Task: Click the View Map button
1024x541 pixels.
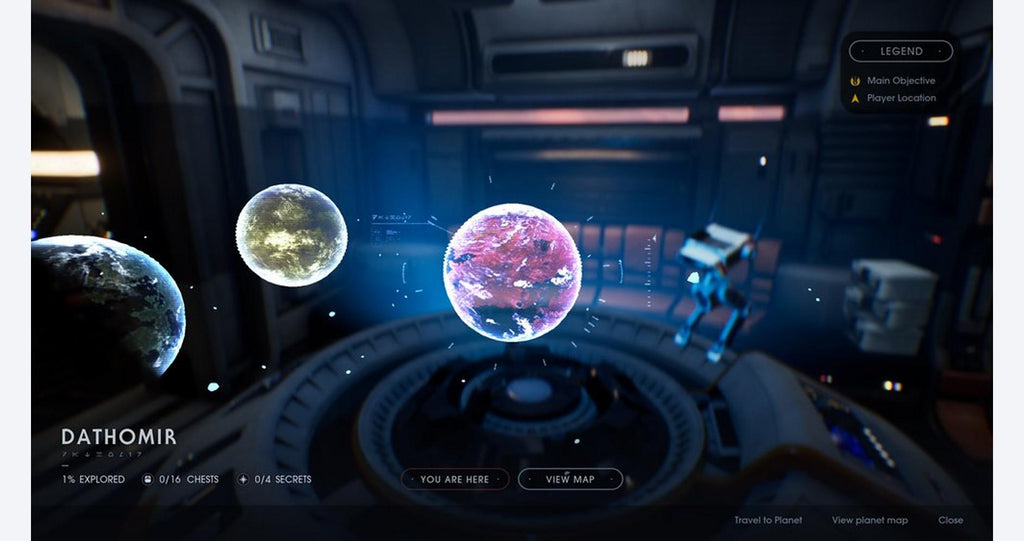Action: click(570, 479)
